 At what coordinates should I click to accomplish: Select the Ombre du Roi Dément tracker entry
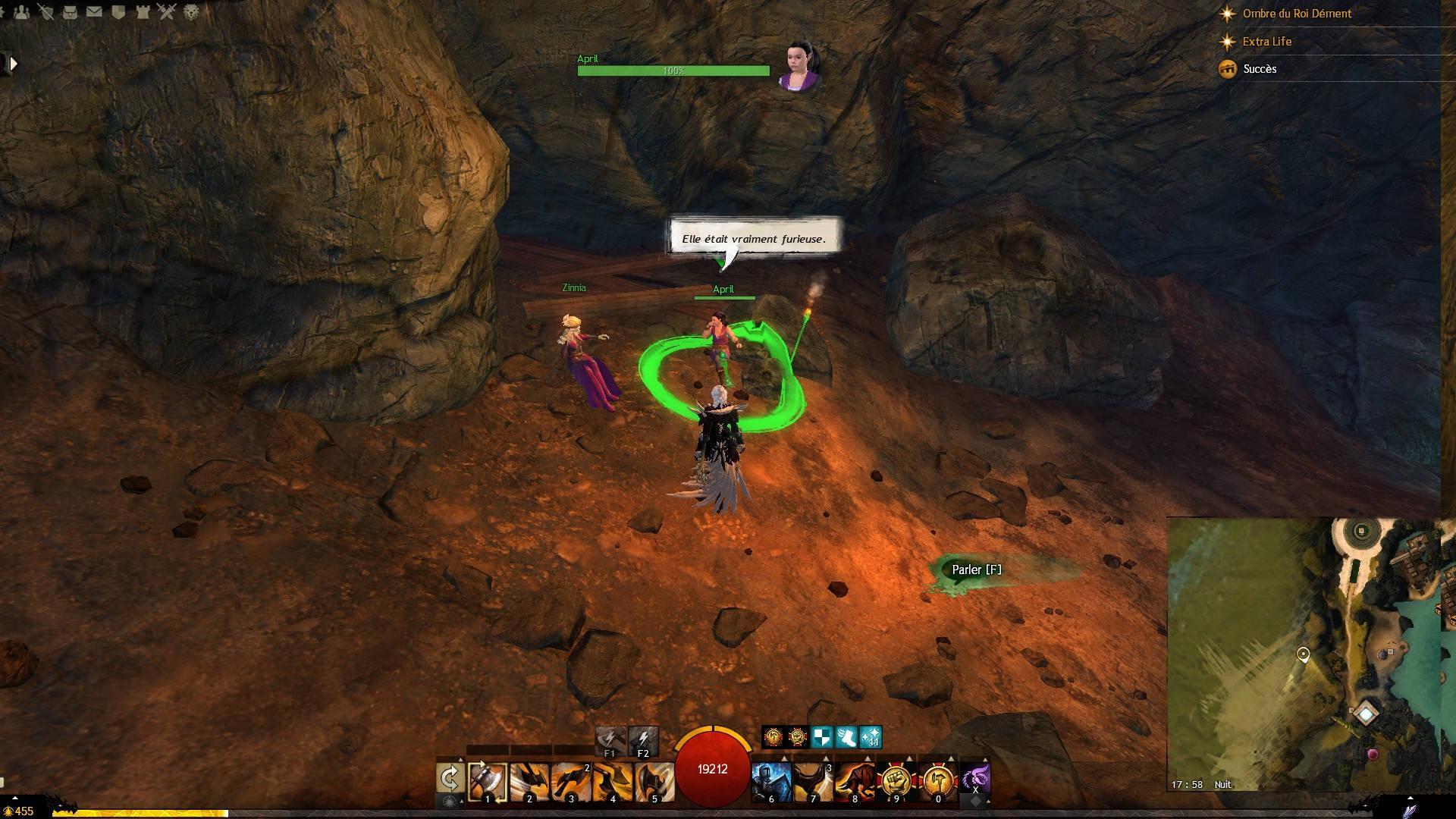click(x=1297, y=14)
